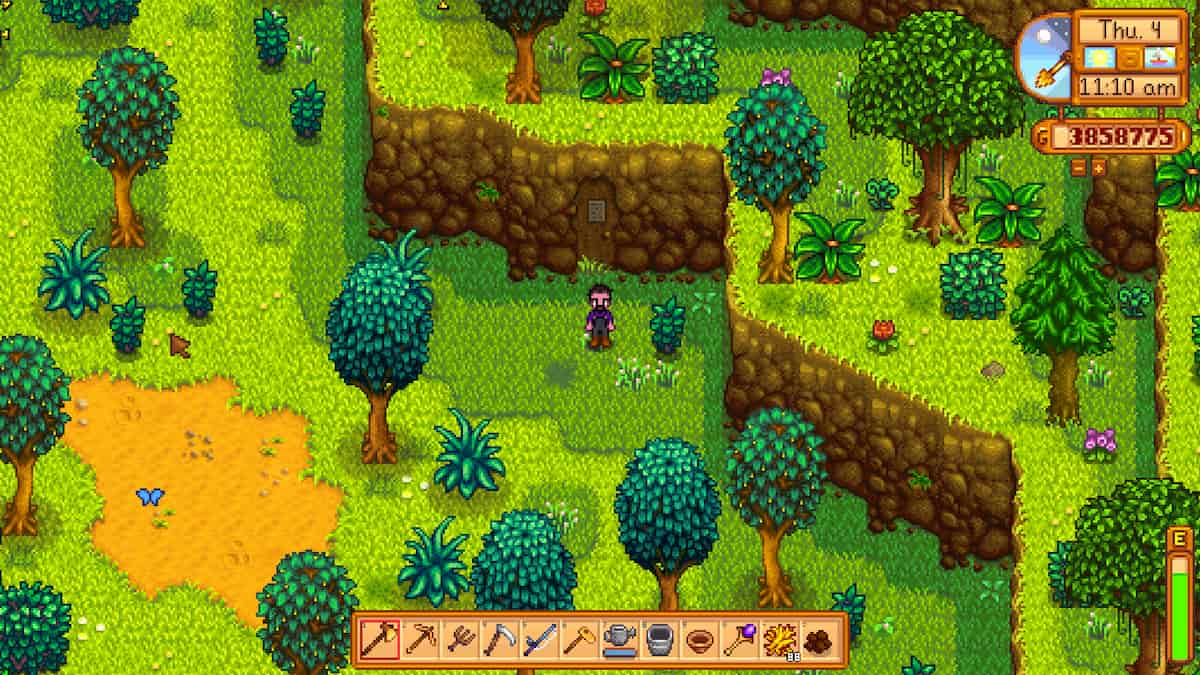The image size is (1200, 675).
Task: Choose the hoe from the toolbar
Action: coord(459,639)
